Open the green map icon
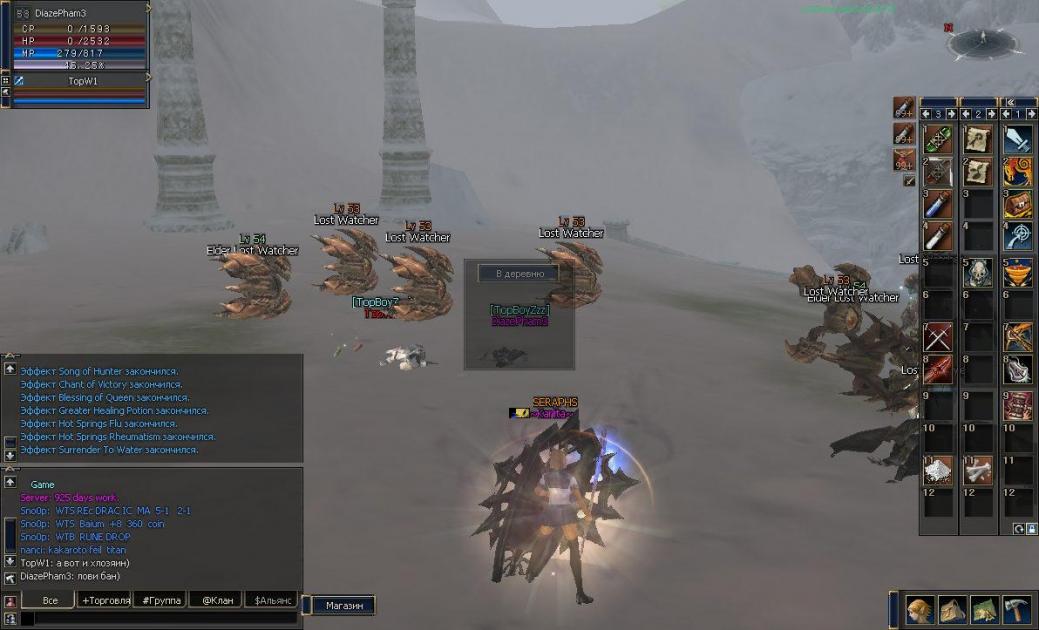 984,609
